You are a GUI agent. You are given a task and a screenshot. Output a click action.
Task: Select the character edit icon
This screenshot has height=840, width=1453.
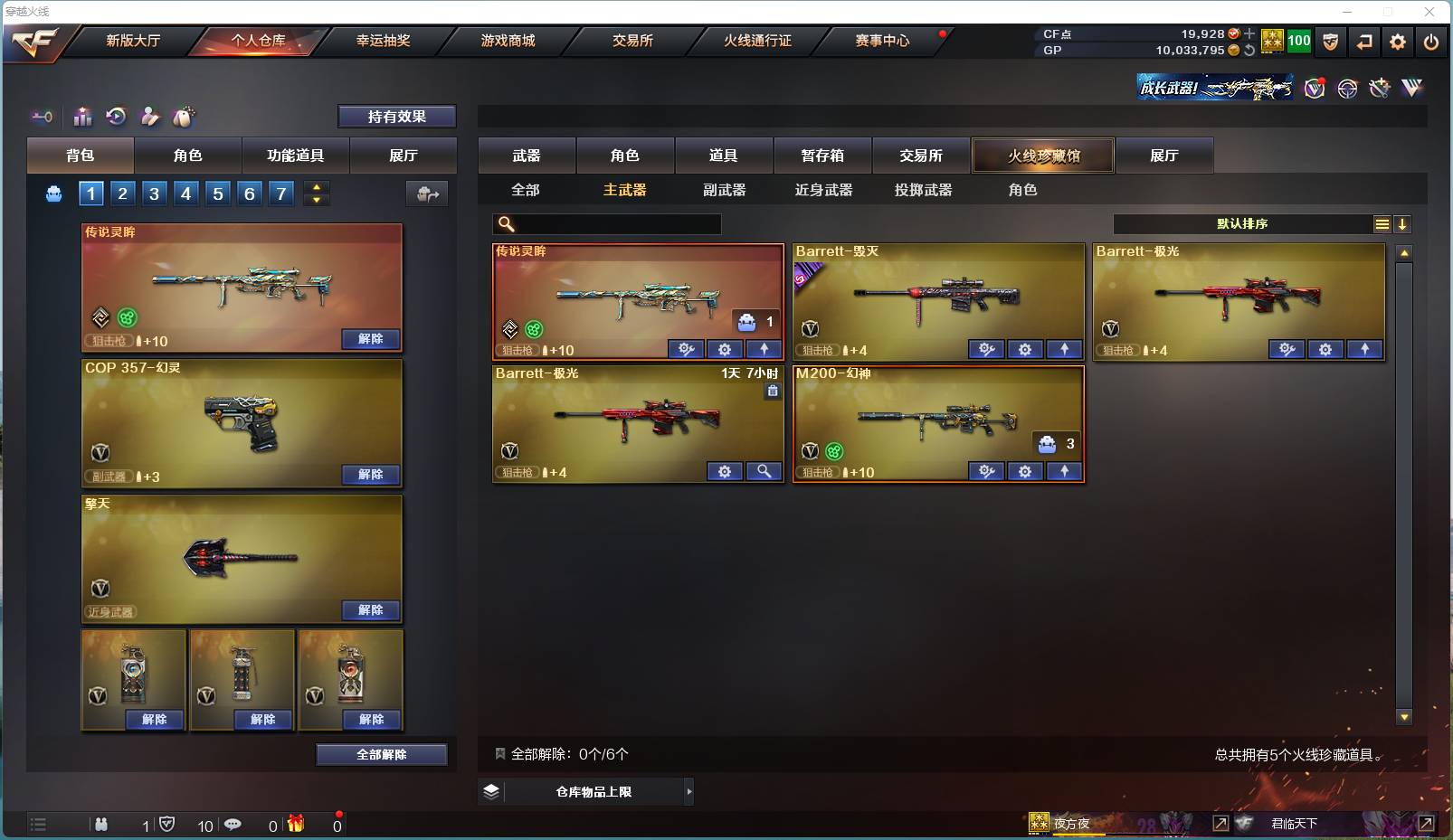(150, 116)
